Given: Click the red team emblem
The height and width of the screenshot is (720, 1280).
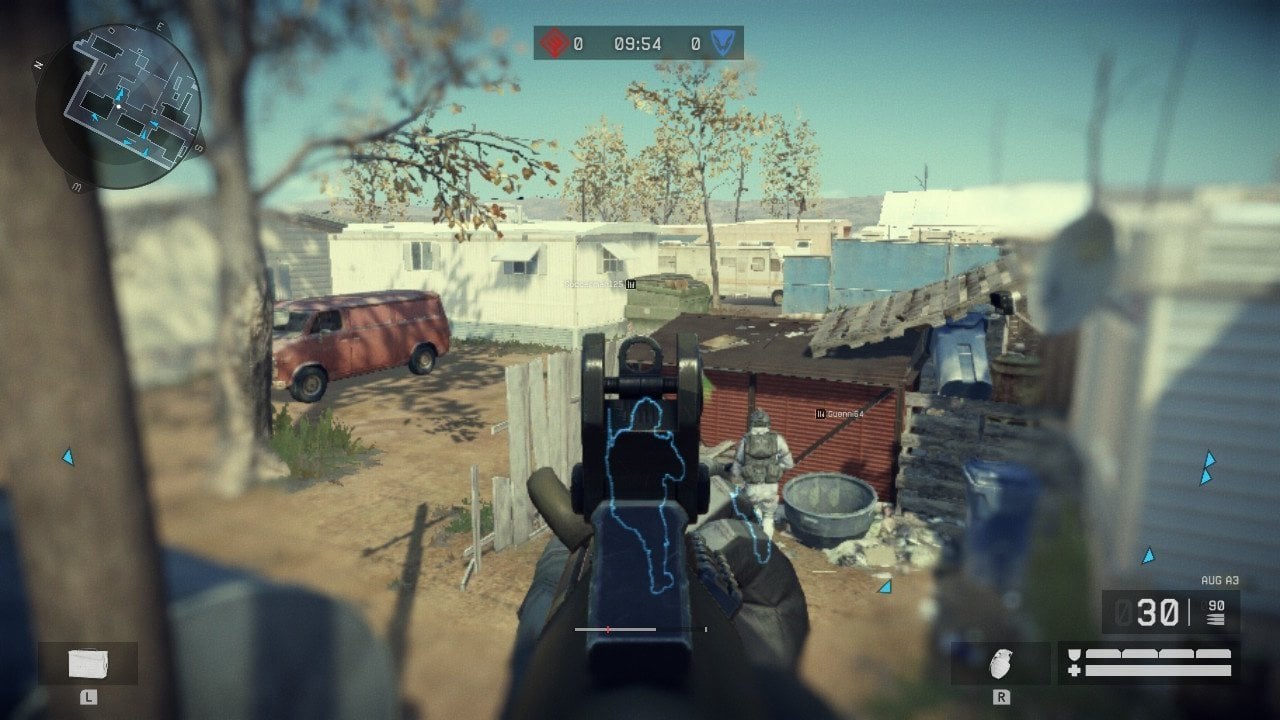Looking at the screenshot, I should pos(556,43).
